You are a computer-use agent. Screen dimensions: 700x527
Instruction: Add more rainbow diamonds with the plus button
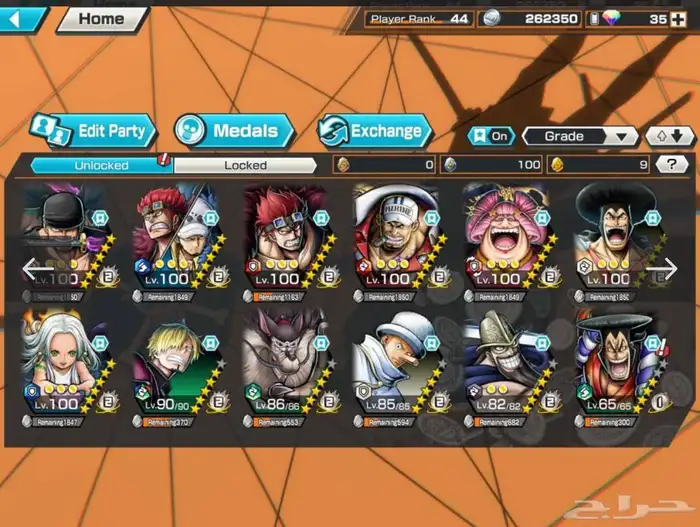tap(679, 19)
